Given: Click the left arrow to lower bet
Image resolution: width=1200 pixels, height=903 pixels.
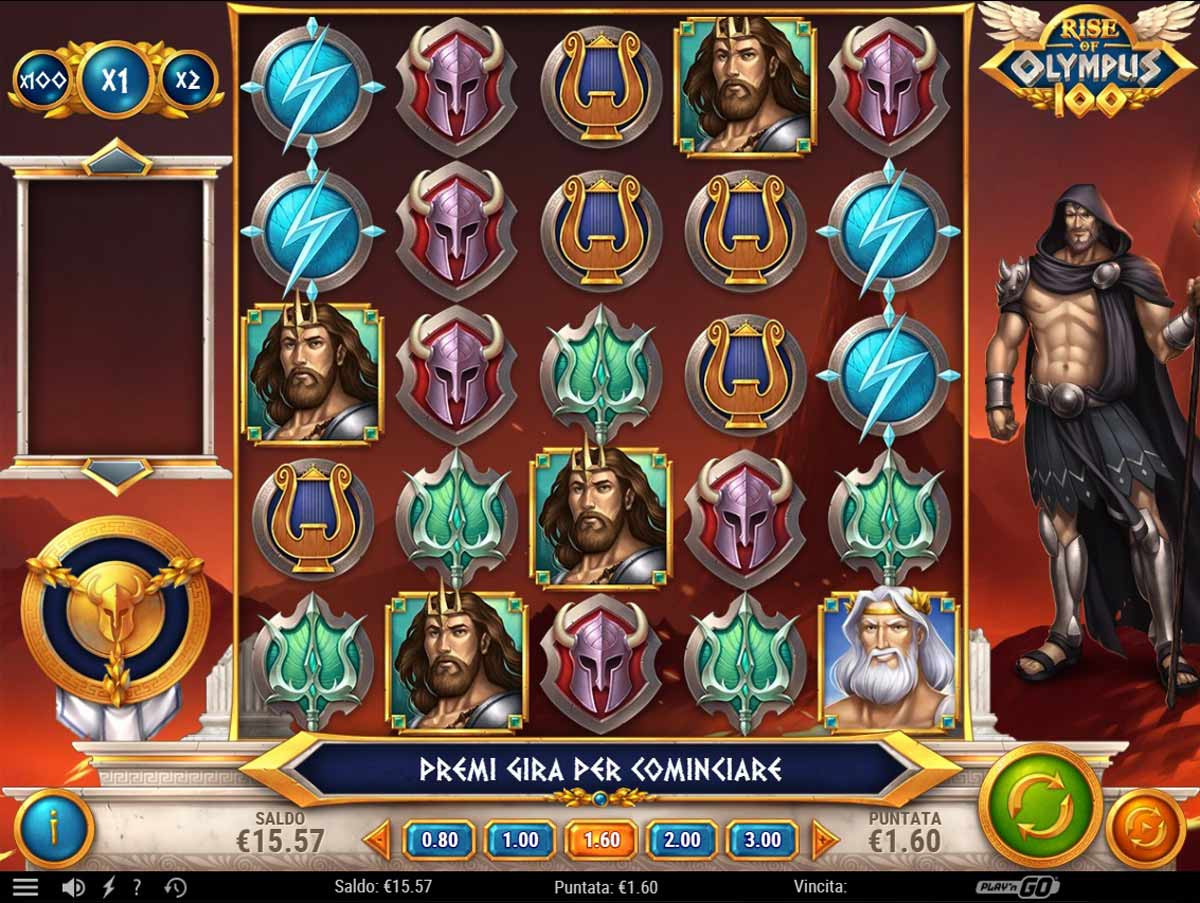Looking at the screenshot, I should pyautogui.click(x=378, y=840).
